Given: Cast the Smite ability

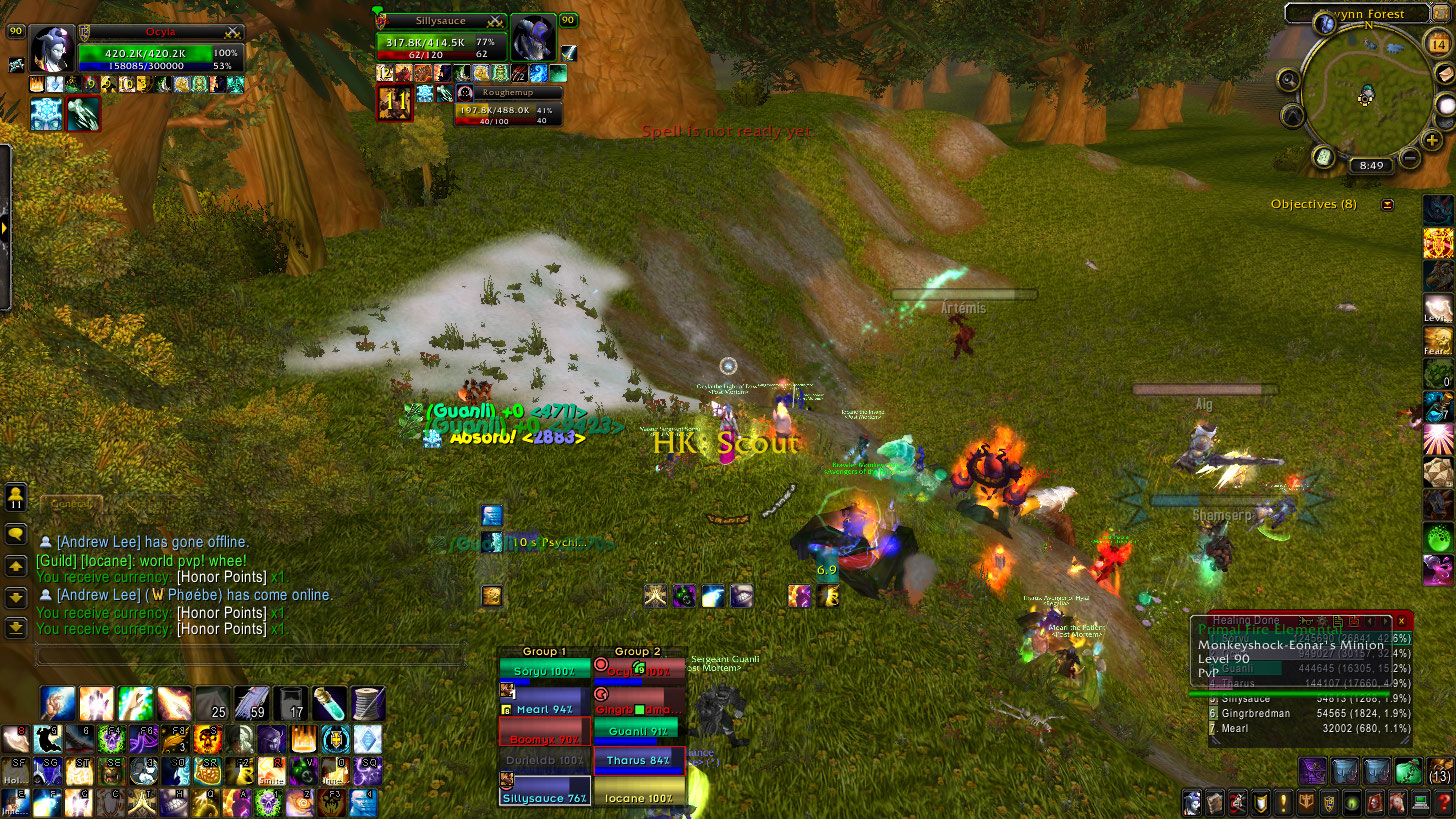Looking at the screenshot, I should pos(271,771).
